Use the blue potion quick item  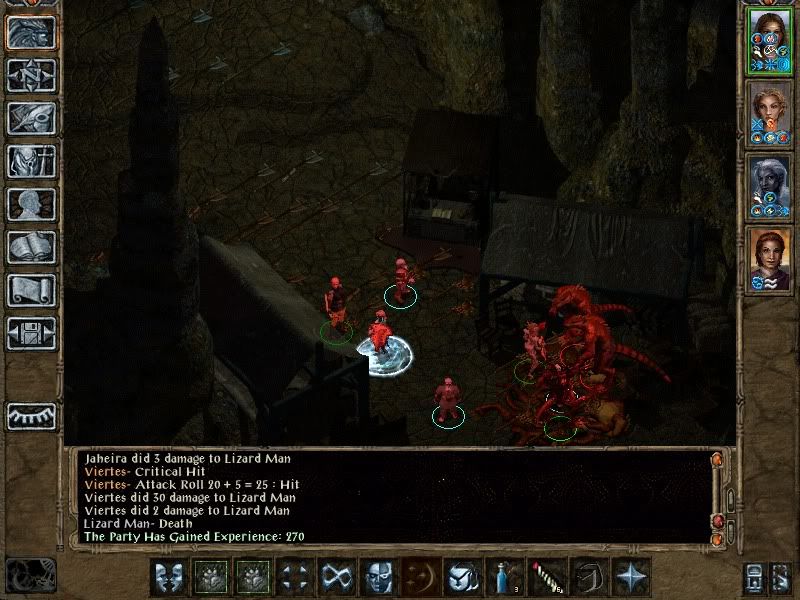click(x=503, y=576)
